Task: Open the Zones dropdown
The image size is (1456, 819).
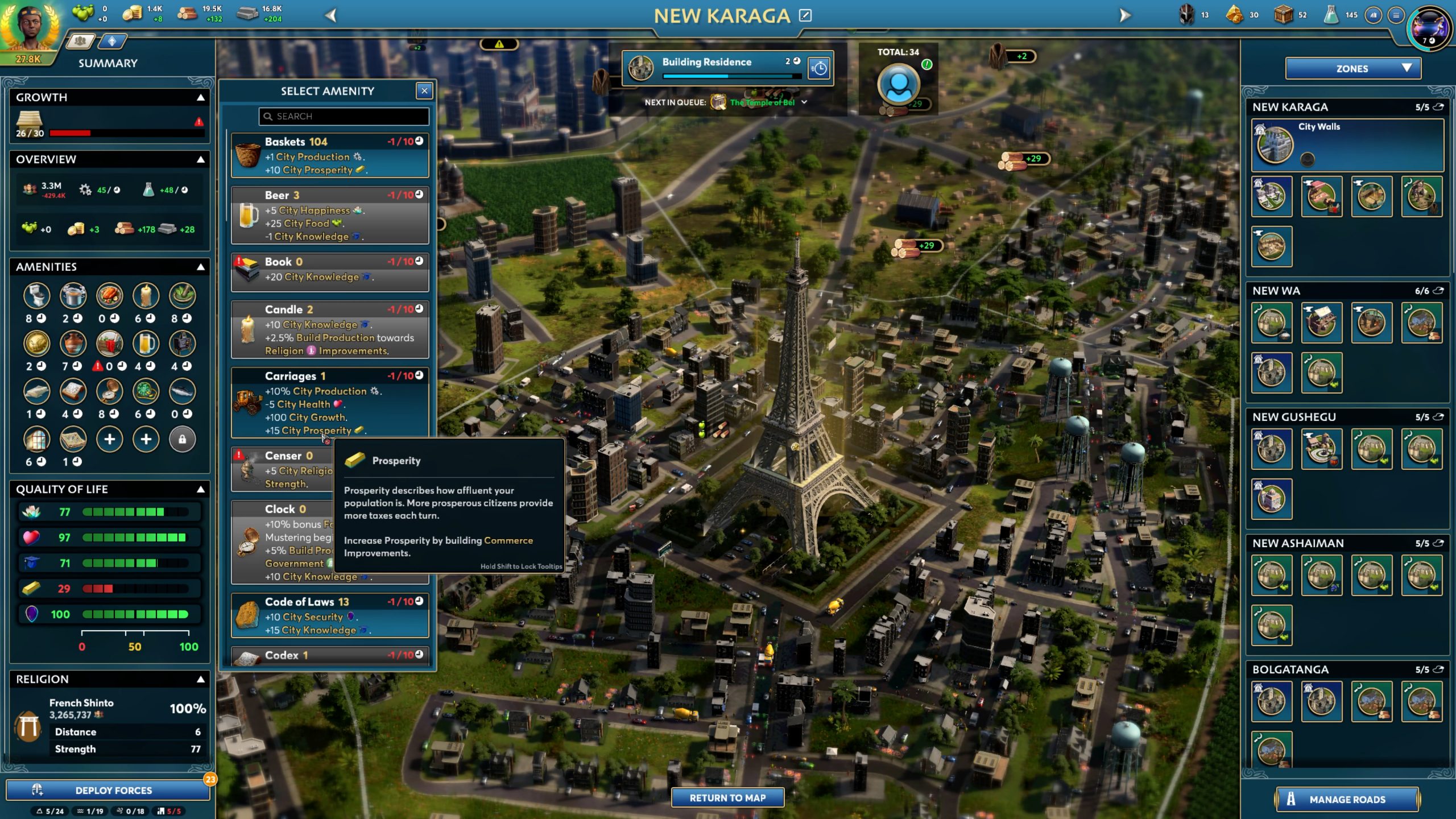Action: pyautogui.click(x=1352, y=69)
